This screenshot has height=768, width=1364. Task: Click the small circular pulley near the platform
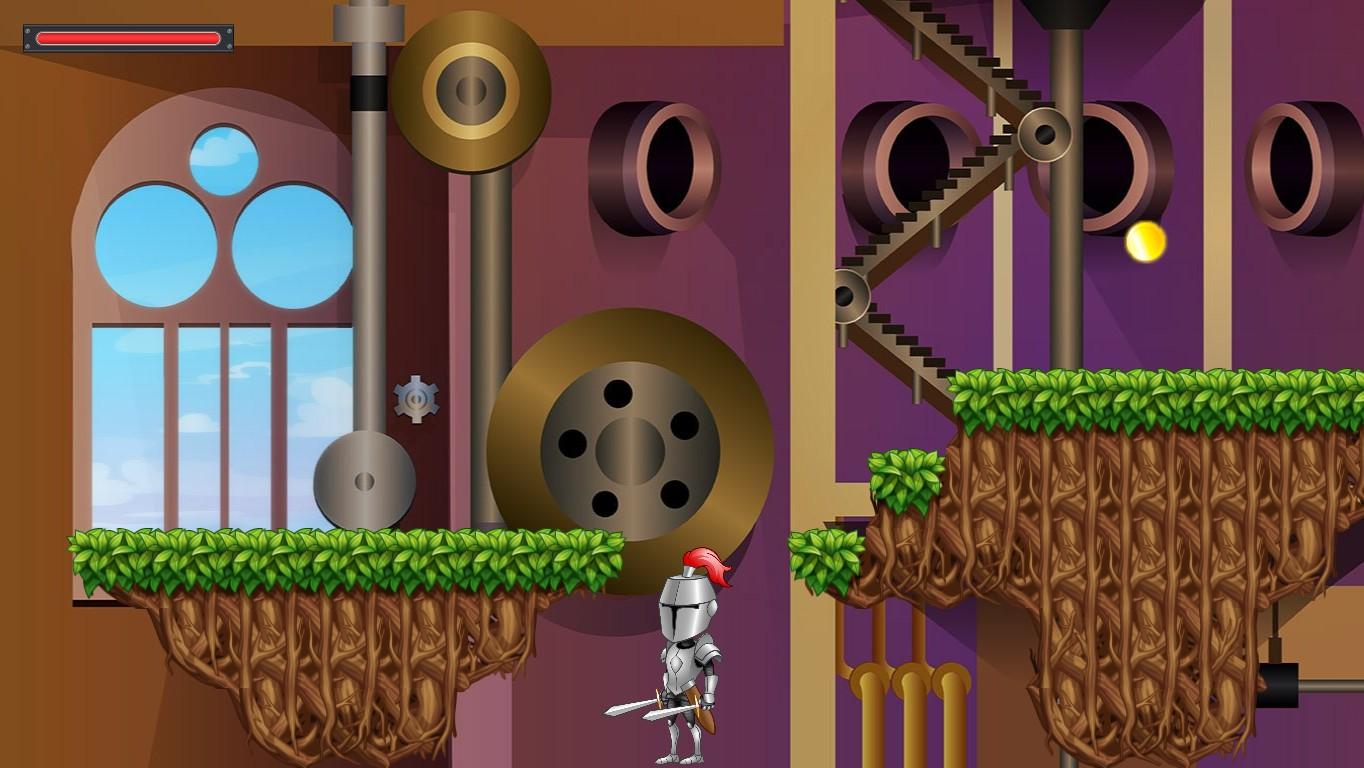tap(363, 481)
